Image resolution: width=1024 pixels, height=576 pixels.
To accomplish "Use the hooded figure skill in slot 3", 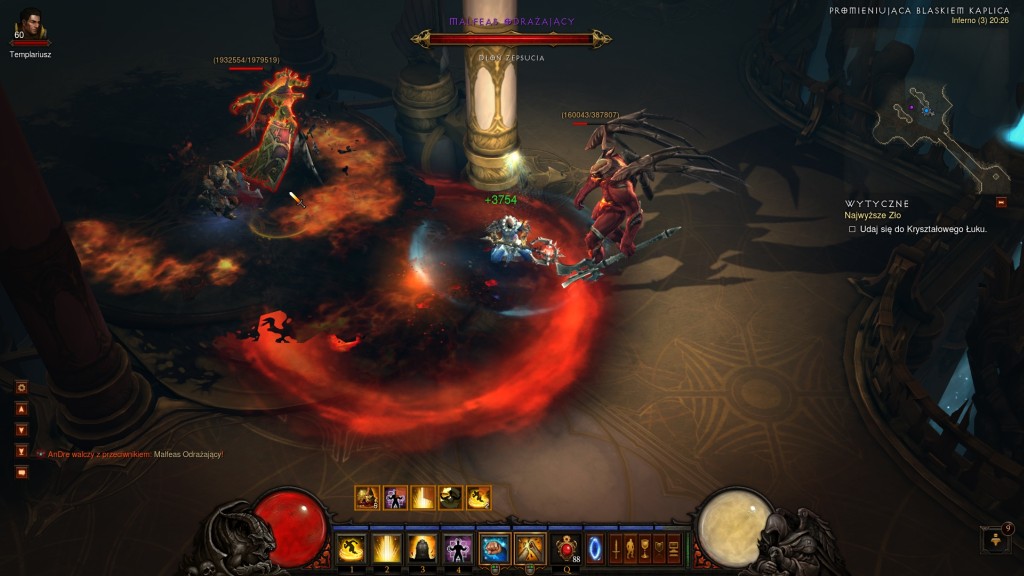I will pyautogui.click(x=421, y=548).
